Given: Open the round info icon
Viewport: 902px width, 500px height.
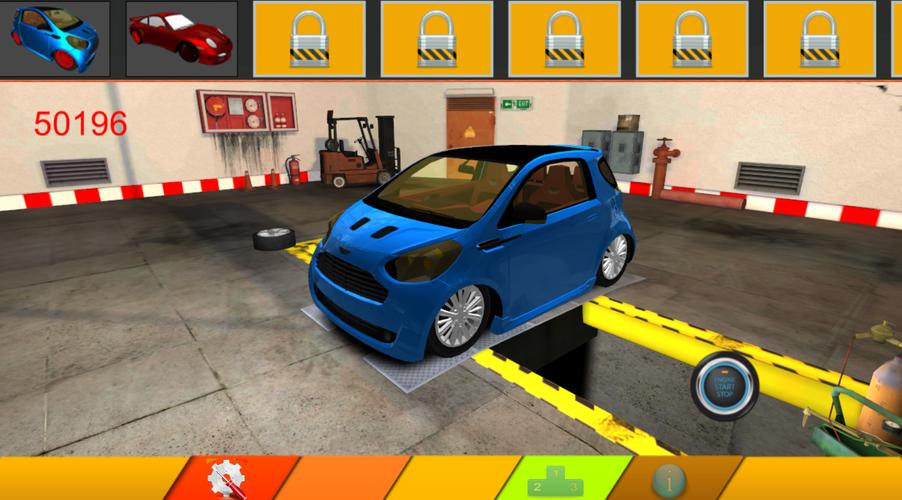Looking at the screenshot, I should pos(670,480).
